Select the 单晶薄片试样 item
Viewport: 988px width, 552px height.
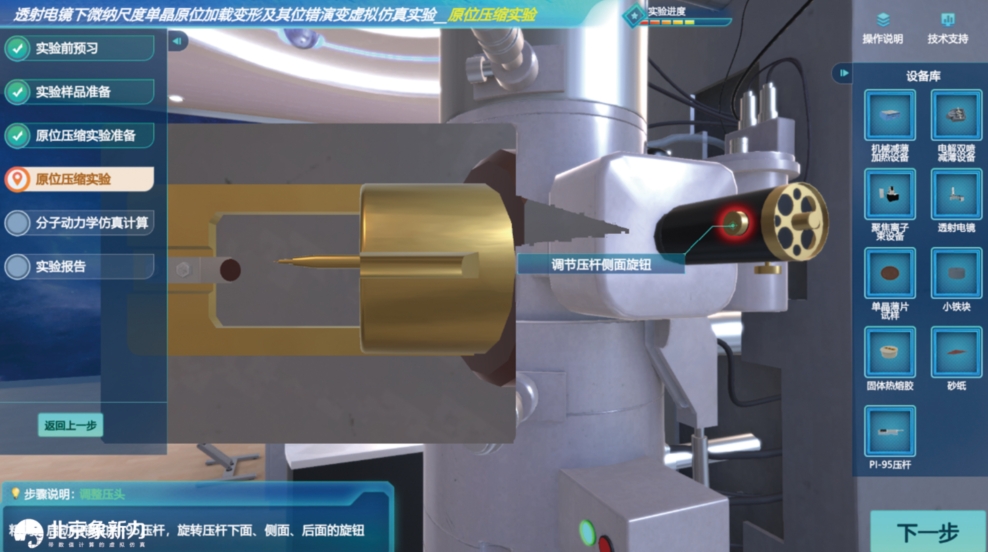coord(889,272)
